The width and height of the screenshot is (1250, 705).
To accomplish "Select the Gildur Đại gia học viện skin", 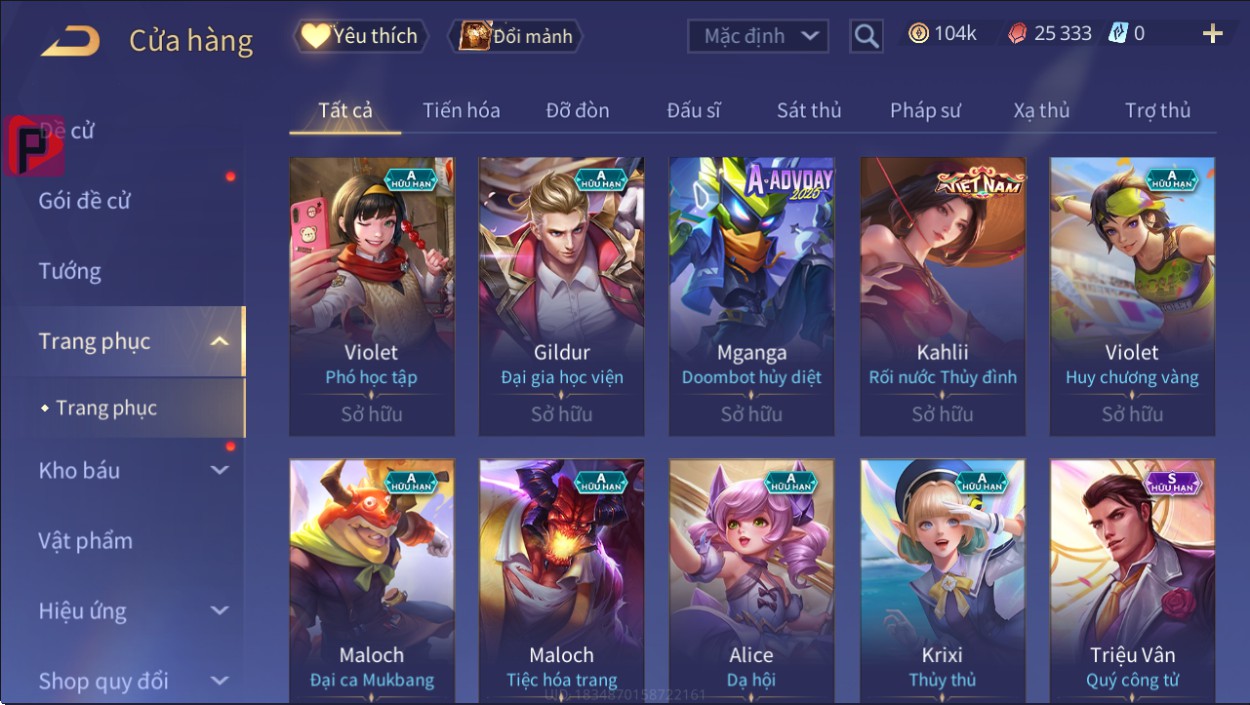I will click(561, 296).
